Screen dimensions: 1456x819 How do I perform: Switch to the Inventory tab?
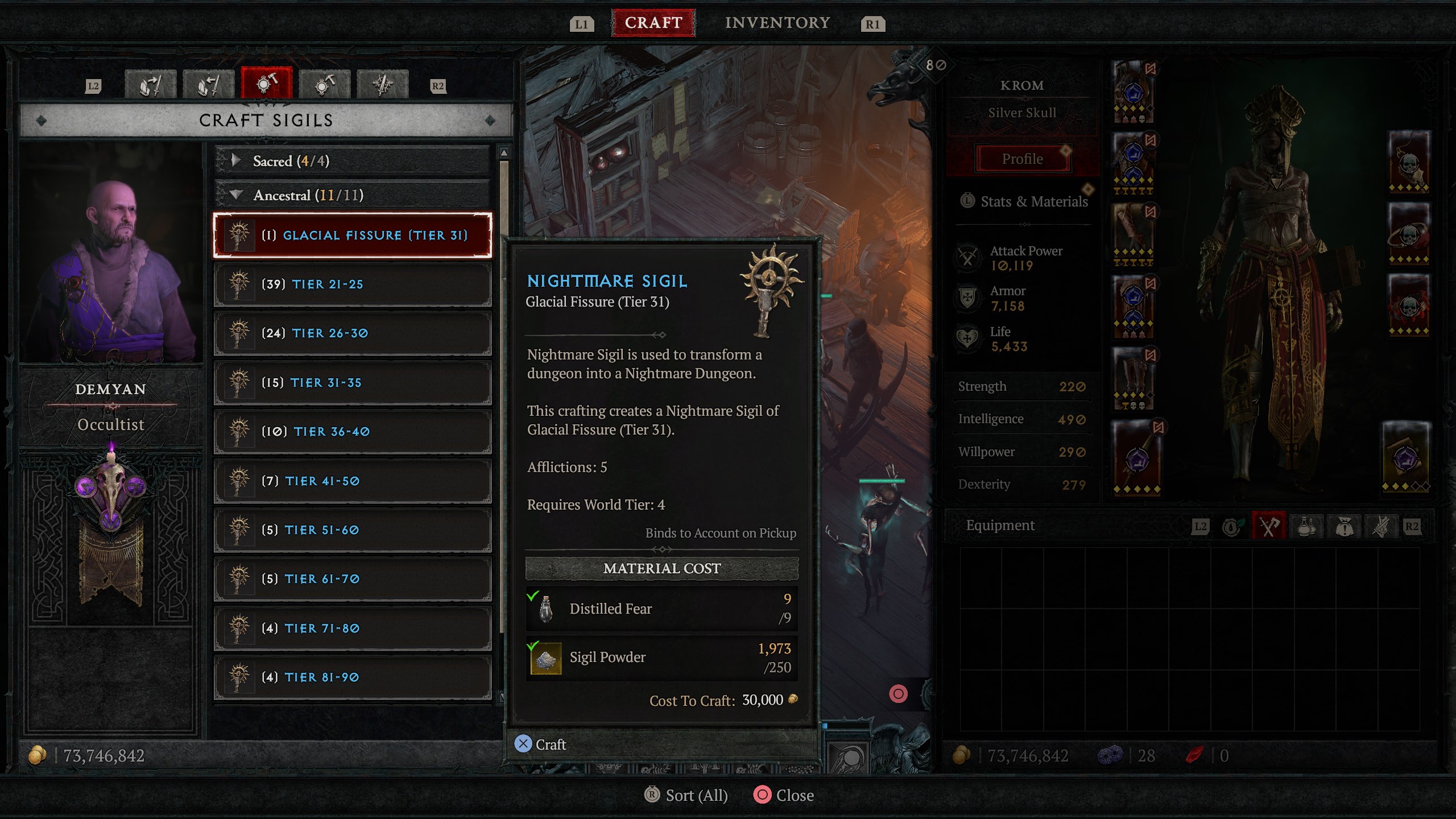pyautogui.click(x=777, y=23)
